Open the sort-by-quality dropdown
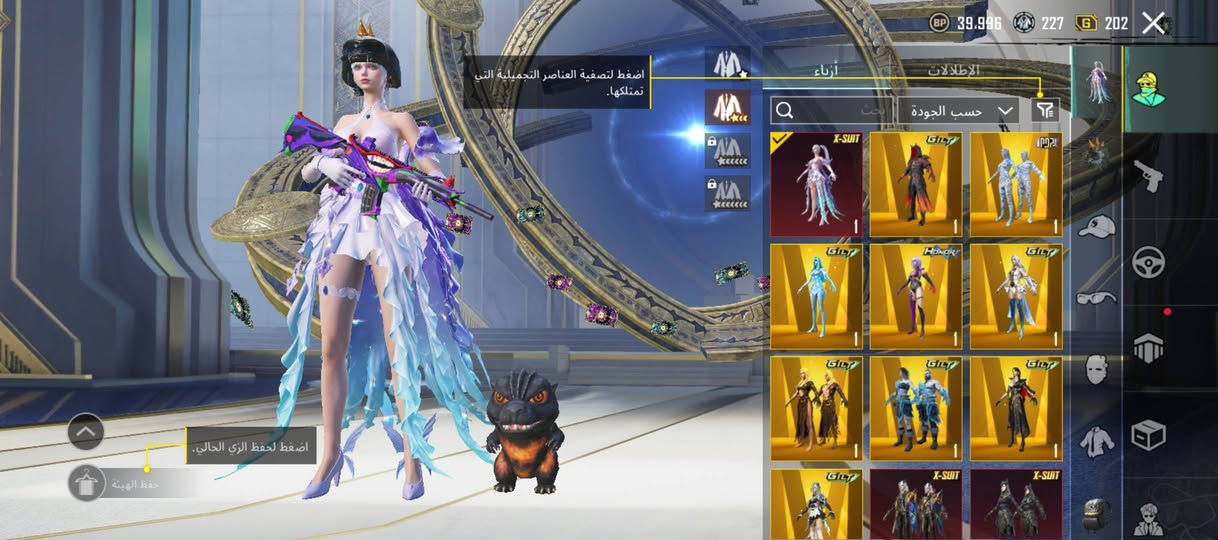The image size is (1218, 540). pos(958,110)
